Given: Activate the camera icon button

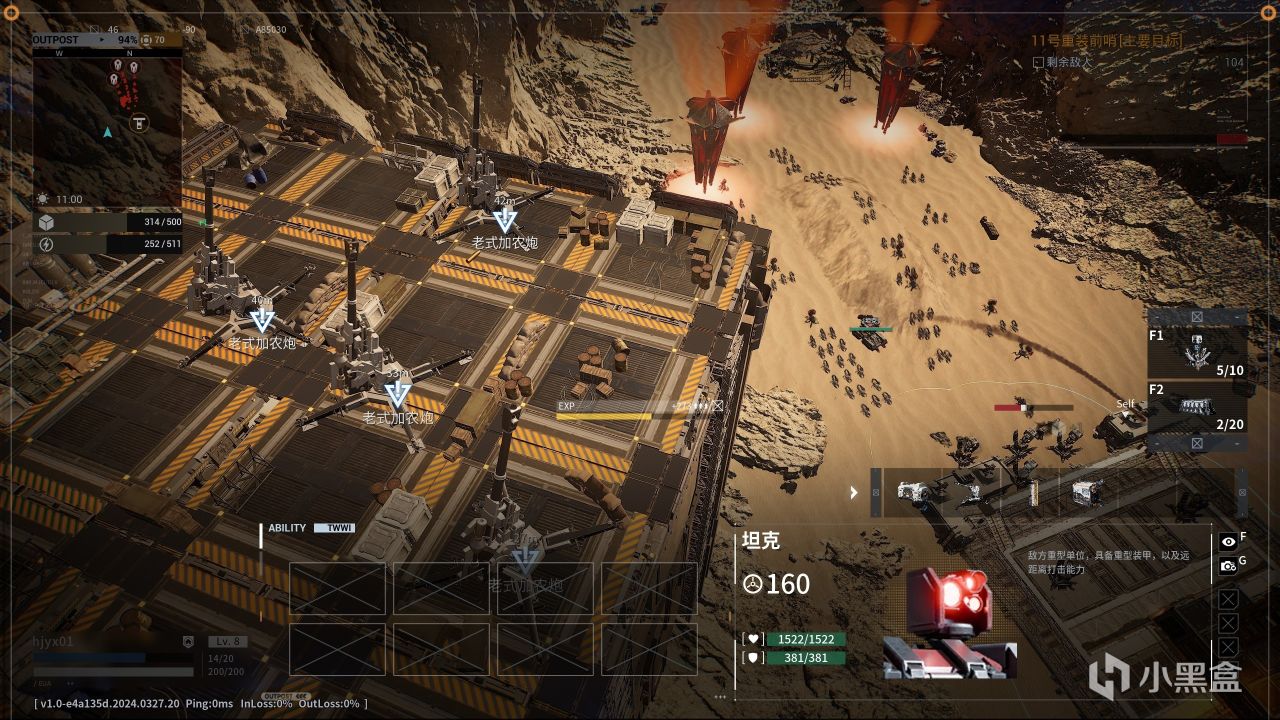Looking at the screenshot, I should (x=1228, y=566).
